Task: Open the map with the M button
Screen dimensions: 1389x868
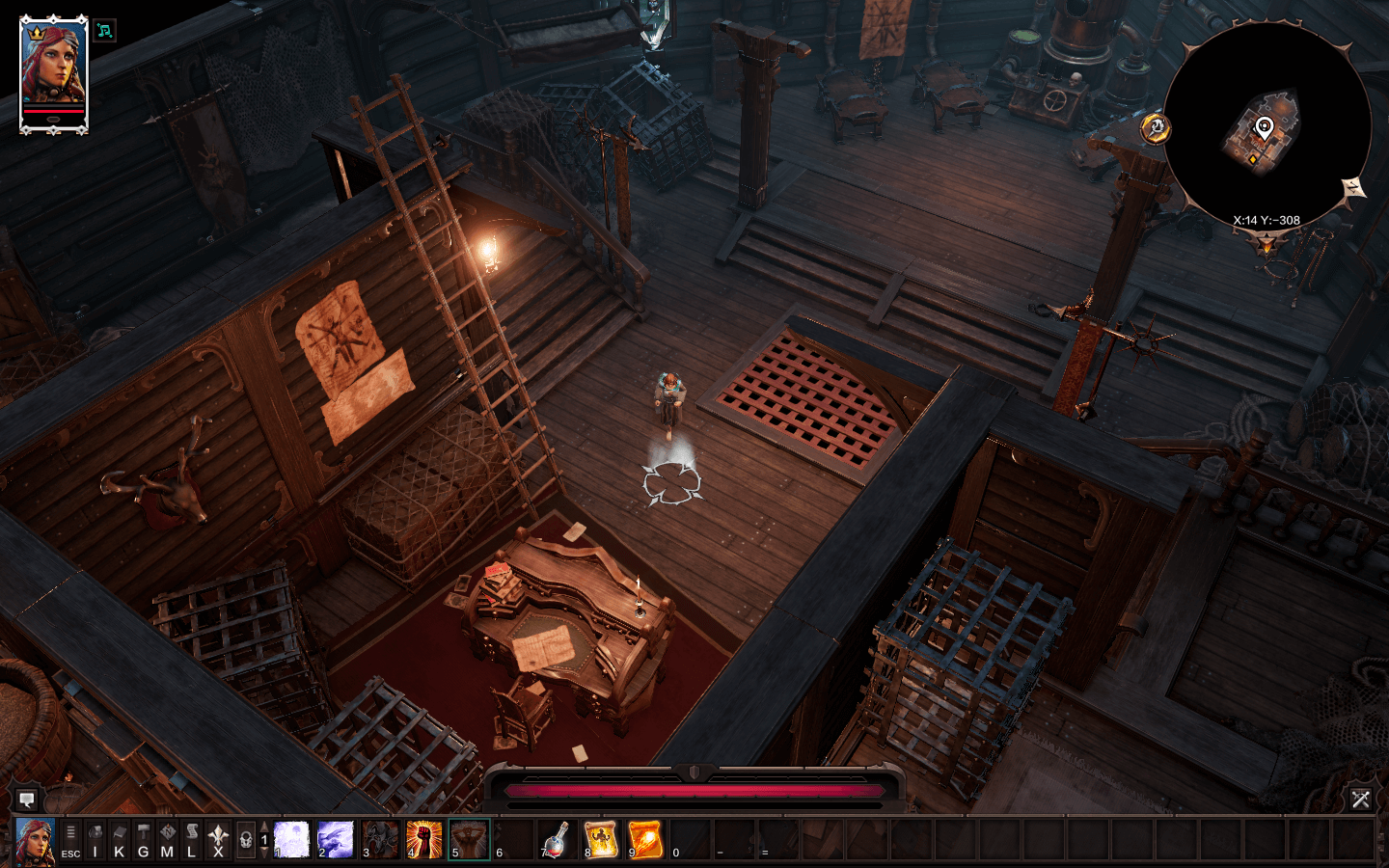Action: [167, 839]
